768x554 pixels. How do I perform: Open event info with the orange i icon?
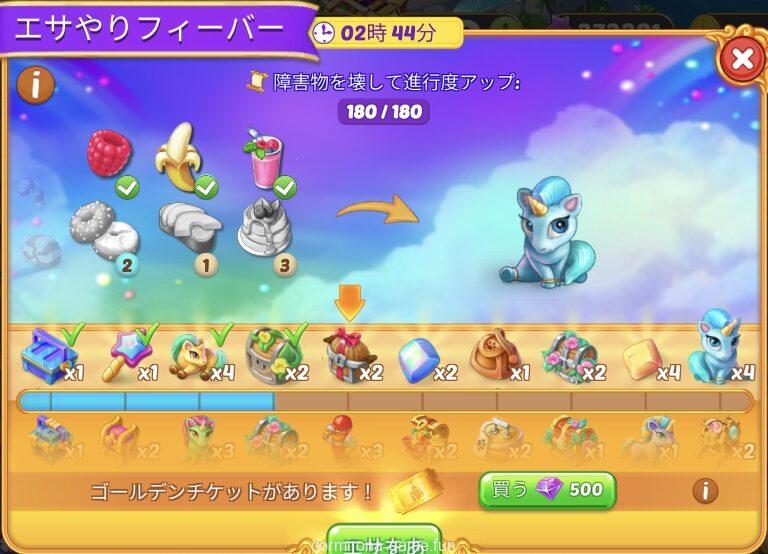pyautogui.click(x=35, y=84)
